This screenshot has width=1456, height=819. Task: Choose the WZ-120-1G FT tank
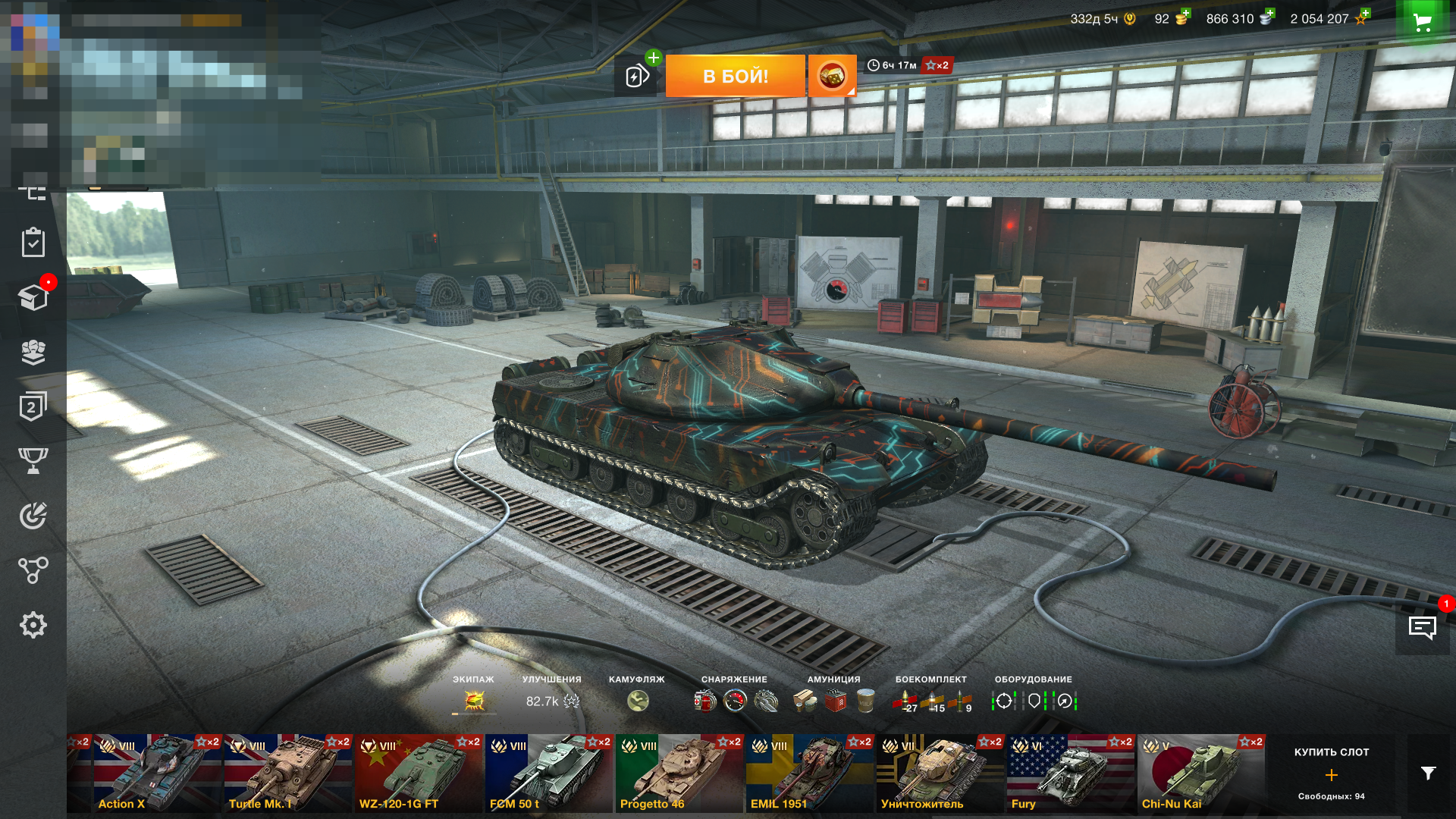pos(419,773)
